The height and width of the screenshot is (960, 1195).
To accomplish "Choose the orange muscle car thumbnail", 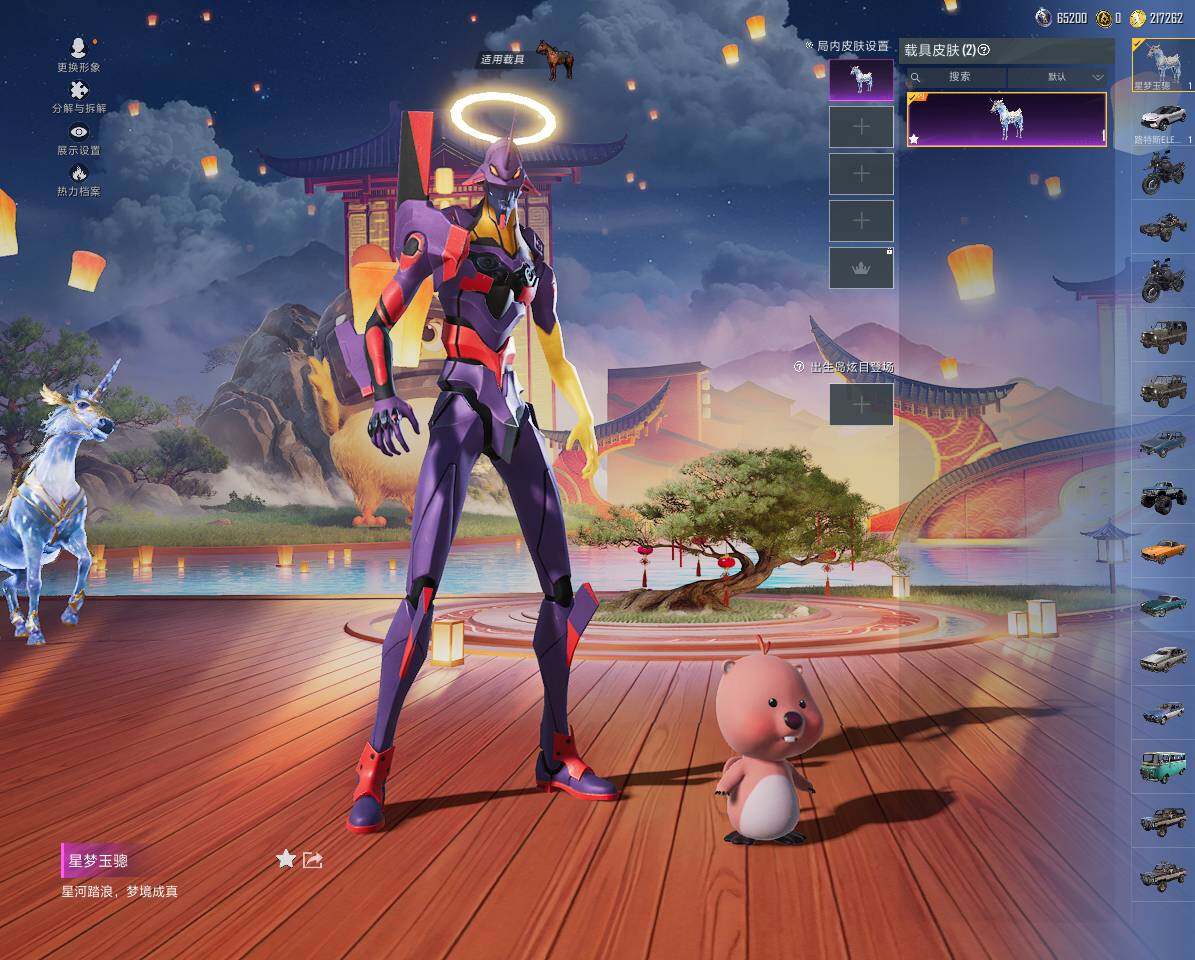I will pyautogui.click(x=1163, y=551).
